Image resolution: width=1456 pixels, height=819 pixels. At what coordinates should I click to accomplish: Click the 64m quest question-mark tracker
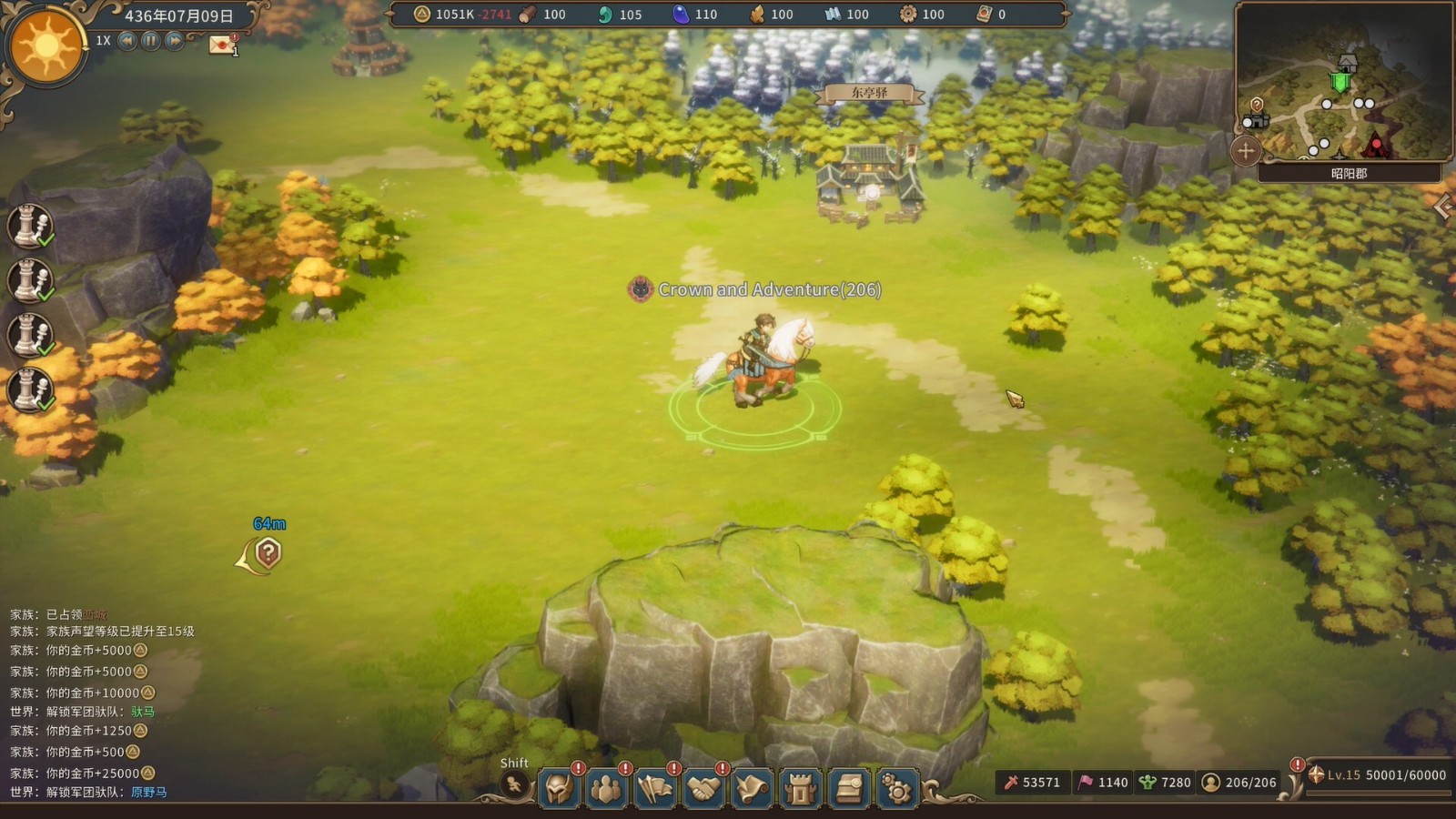(268, 552)
